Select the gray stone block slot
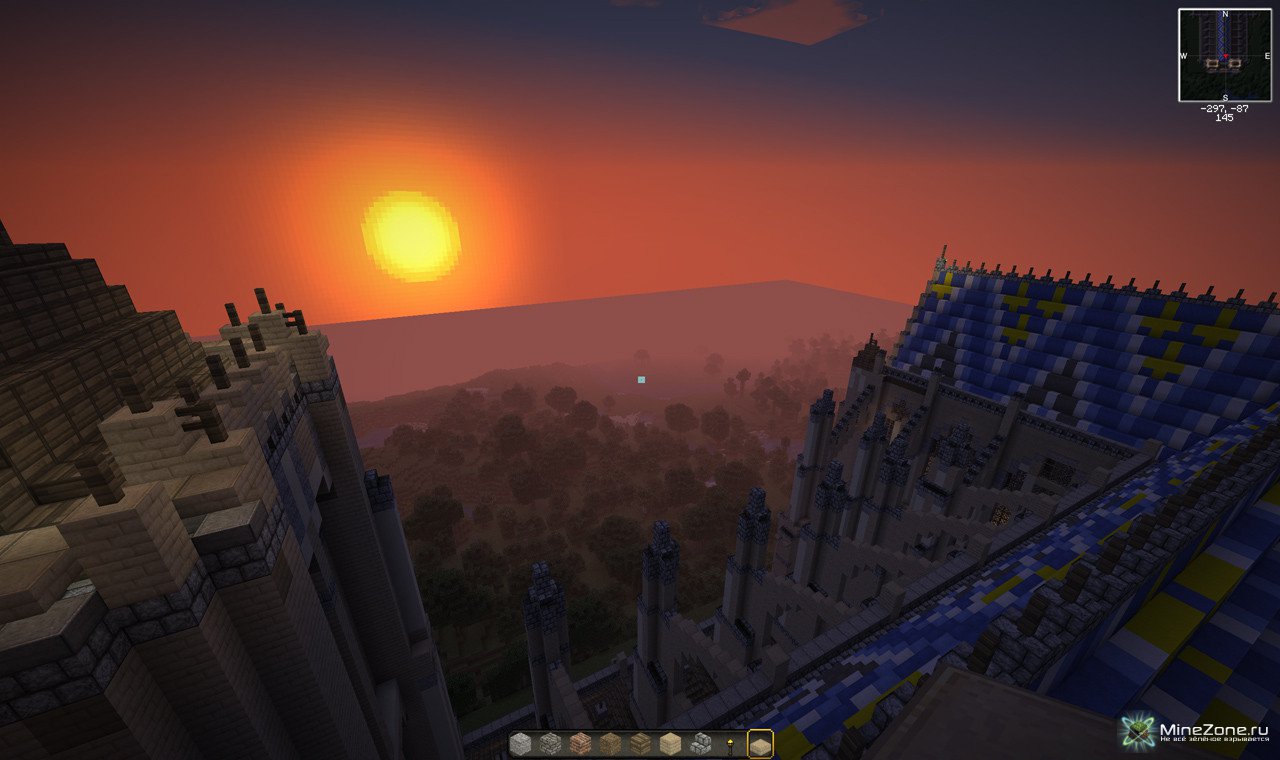1280x760 pixels. pos(521,744)
